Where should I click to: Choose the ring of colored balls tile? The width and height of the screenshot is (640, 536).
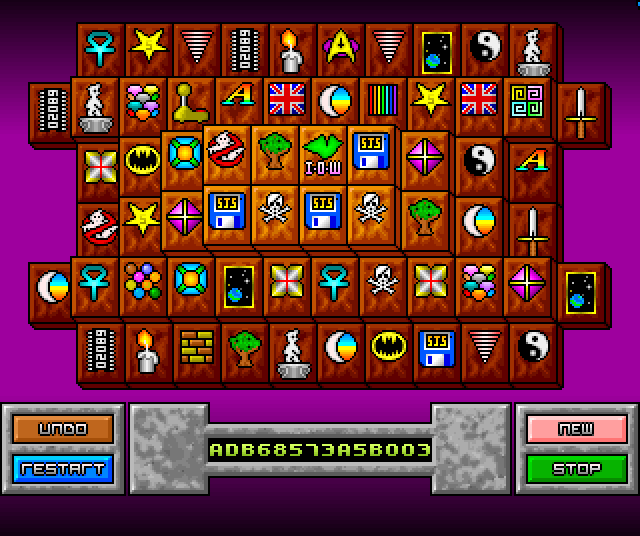(143, 281)
